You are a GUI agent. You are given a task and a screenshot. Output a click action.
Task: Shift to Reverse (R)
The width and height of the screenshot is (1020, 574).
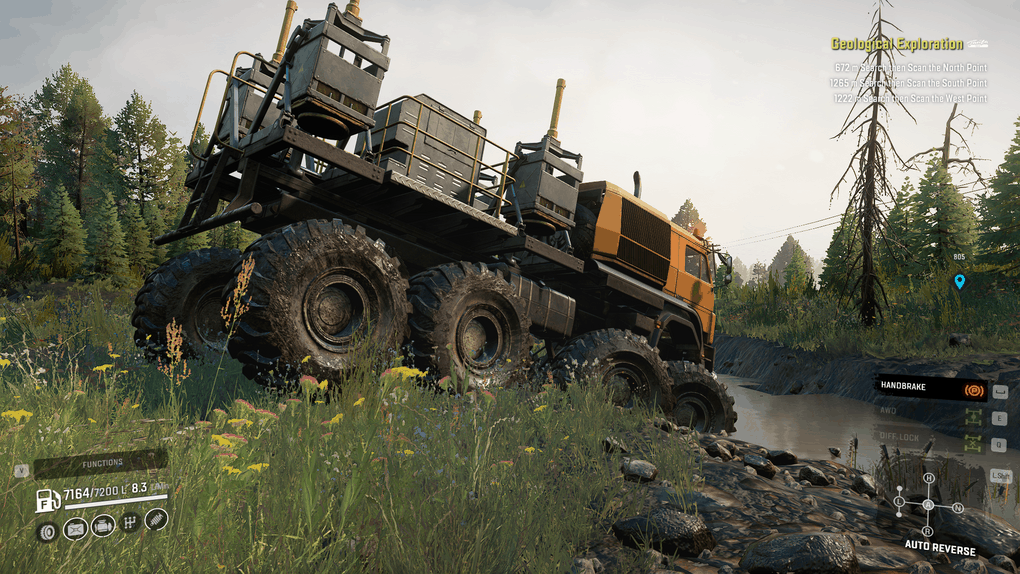[927, 530]
